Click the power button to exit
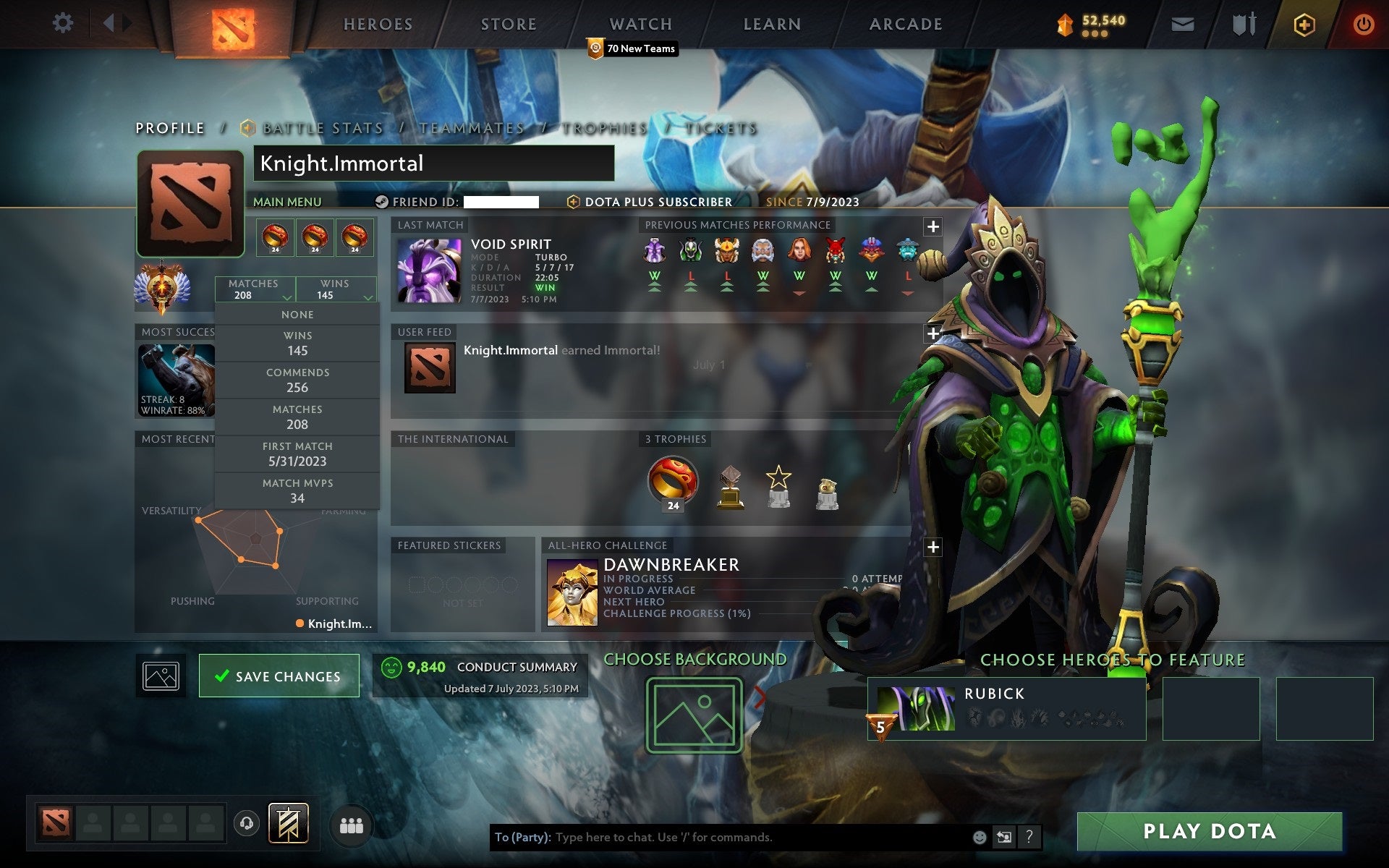The height and width of the screenshot is (868, 1389). pyautogui.click(x=1364, y=23)
